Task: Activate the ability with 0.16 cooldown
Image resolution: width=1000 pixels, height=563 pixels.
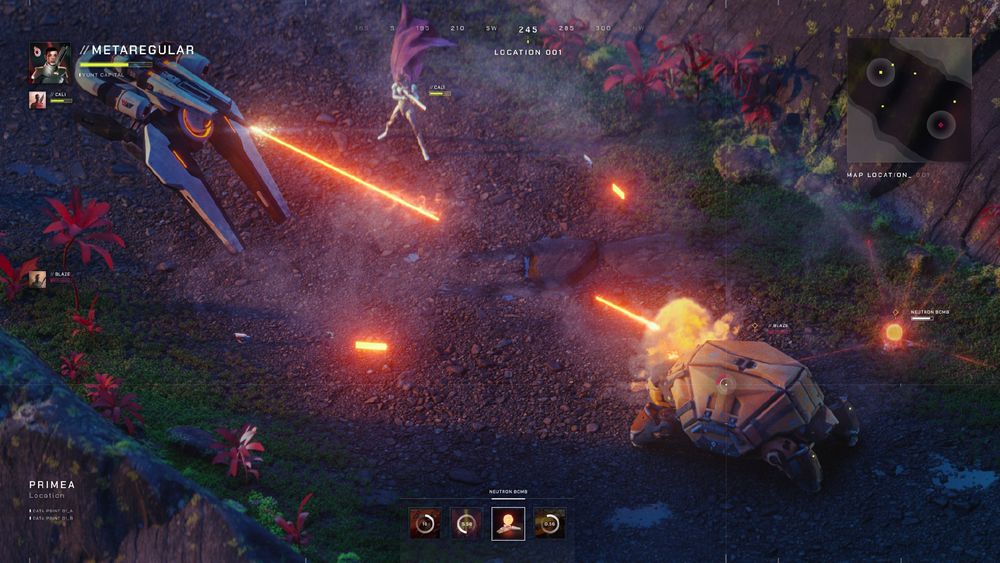Action: 549,523
